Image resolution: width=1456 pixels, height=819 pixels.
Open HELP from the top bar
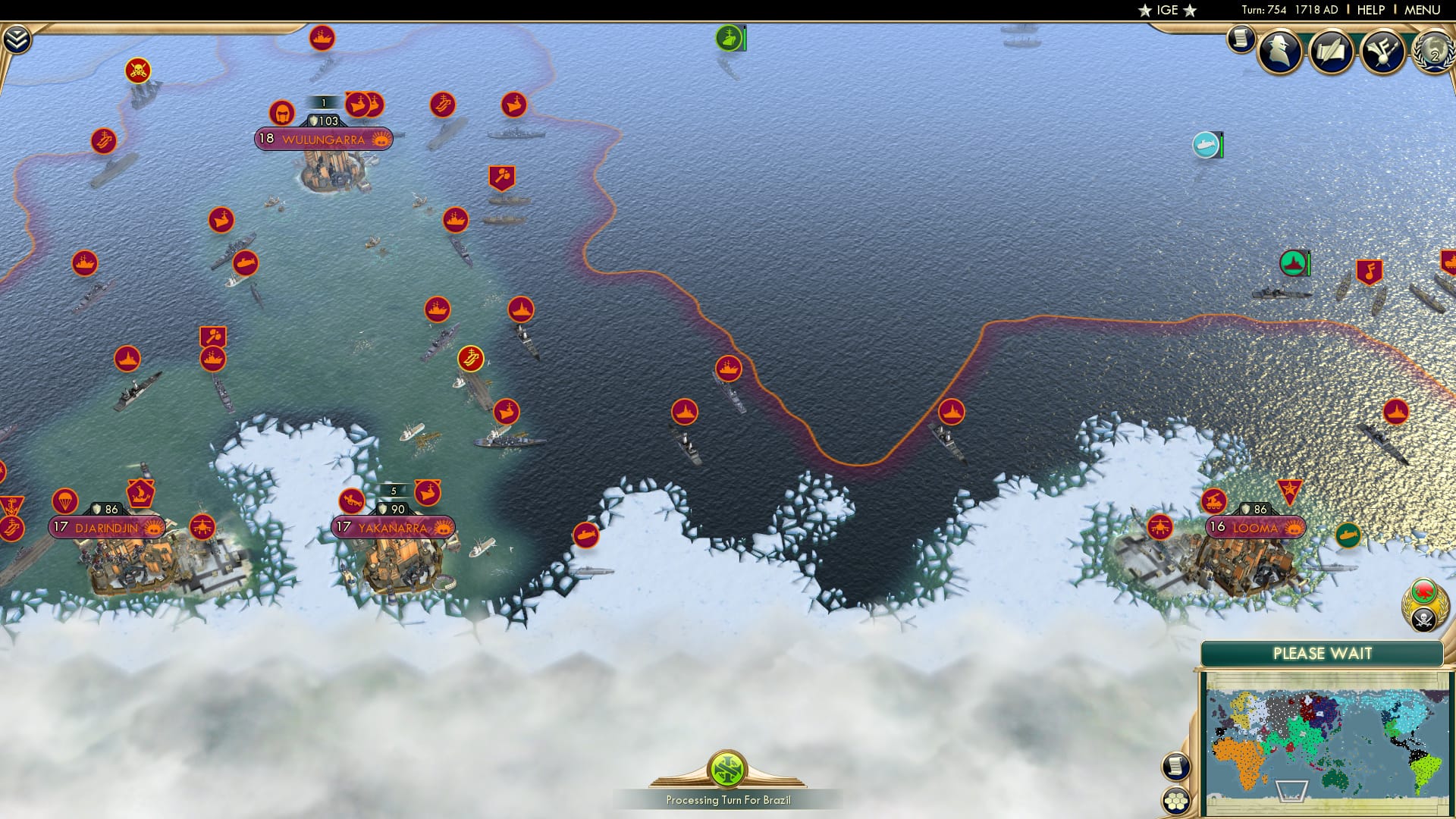(x=1369, y=11)
